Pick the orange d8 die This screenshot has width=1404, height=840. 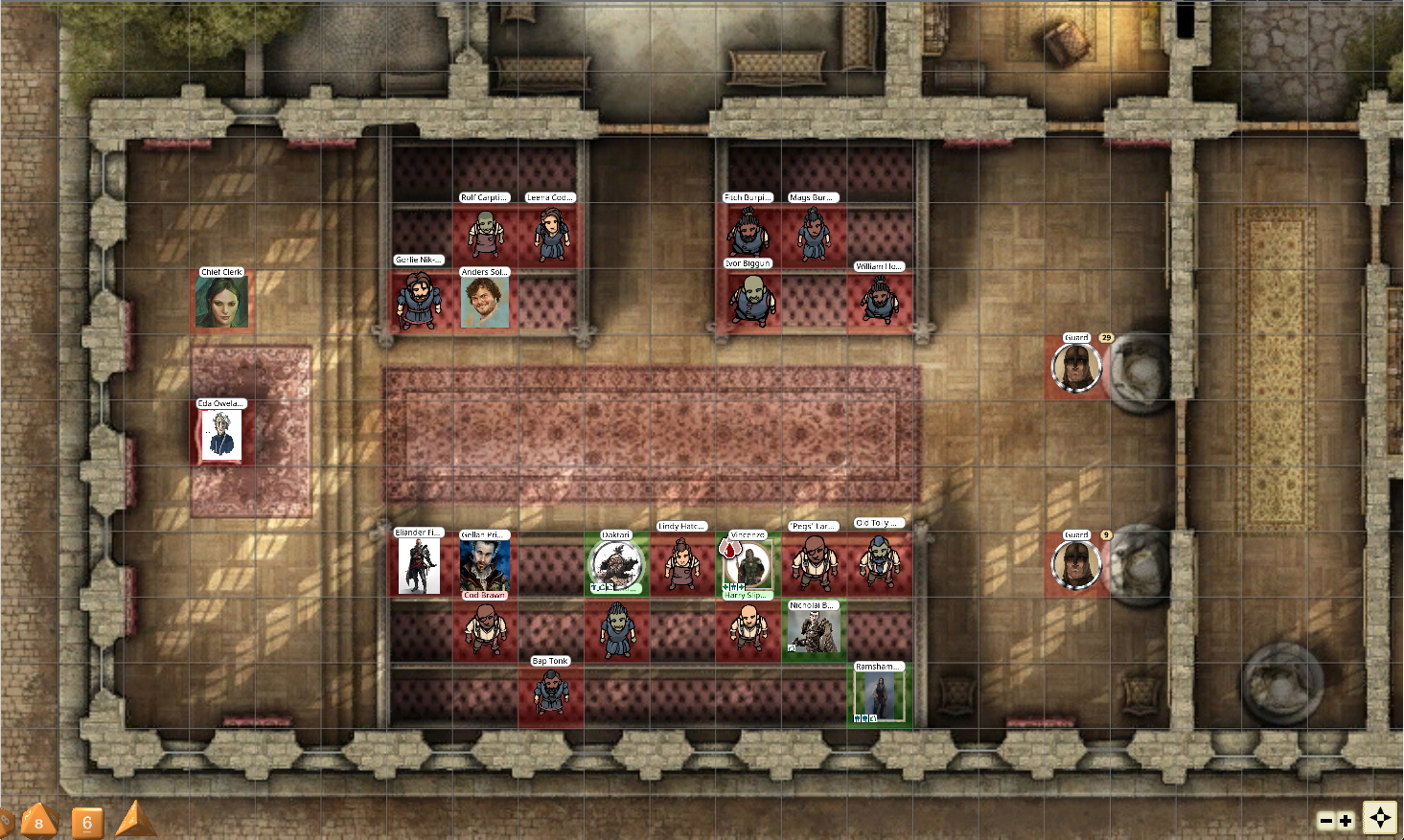(x=38, y=821)
